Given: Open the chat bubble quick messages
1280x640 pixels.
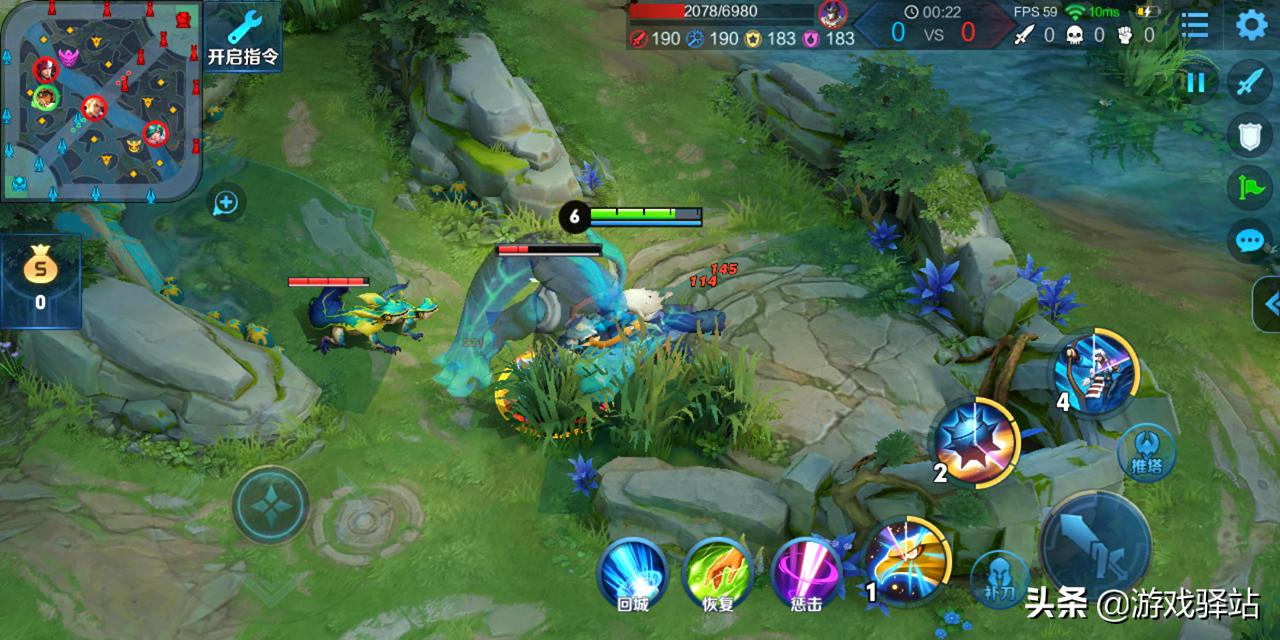Looking at the screenshot, I should (1250, 240).
